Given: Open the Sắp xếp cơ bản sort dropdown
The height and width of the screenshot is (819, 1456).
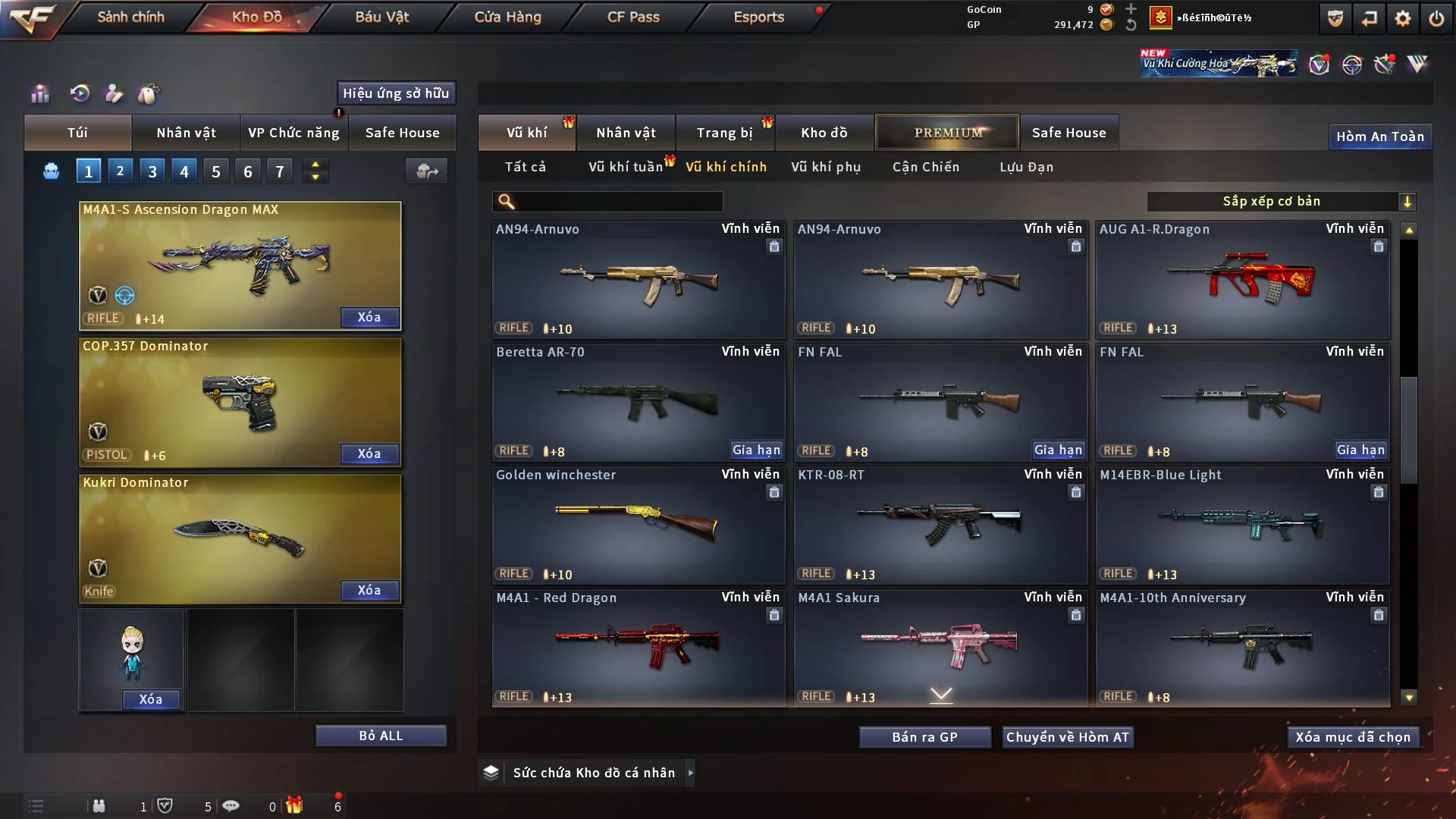Looking at the screenshot, I should tap(1281, 202).
